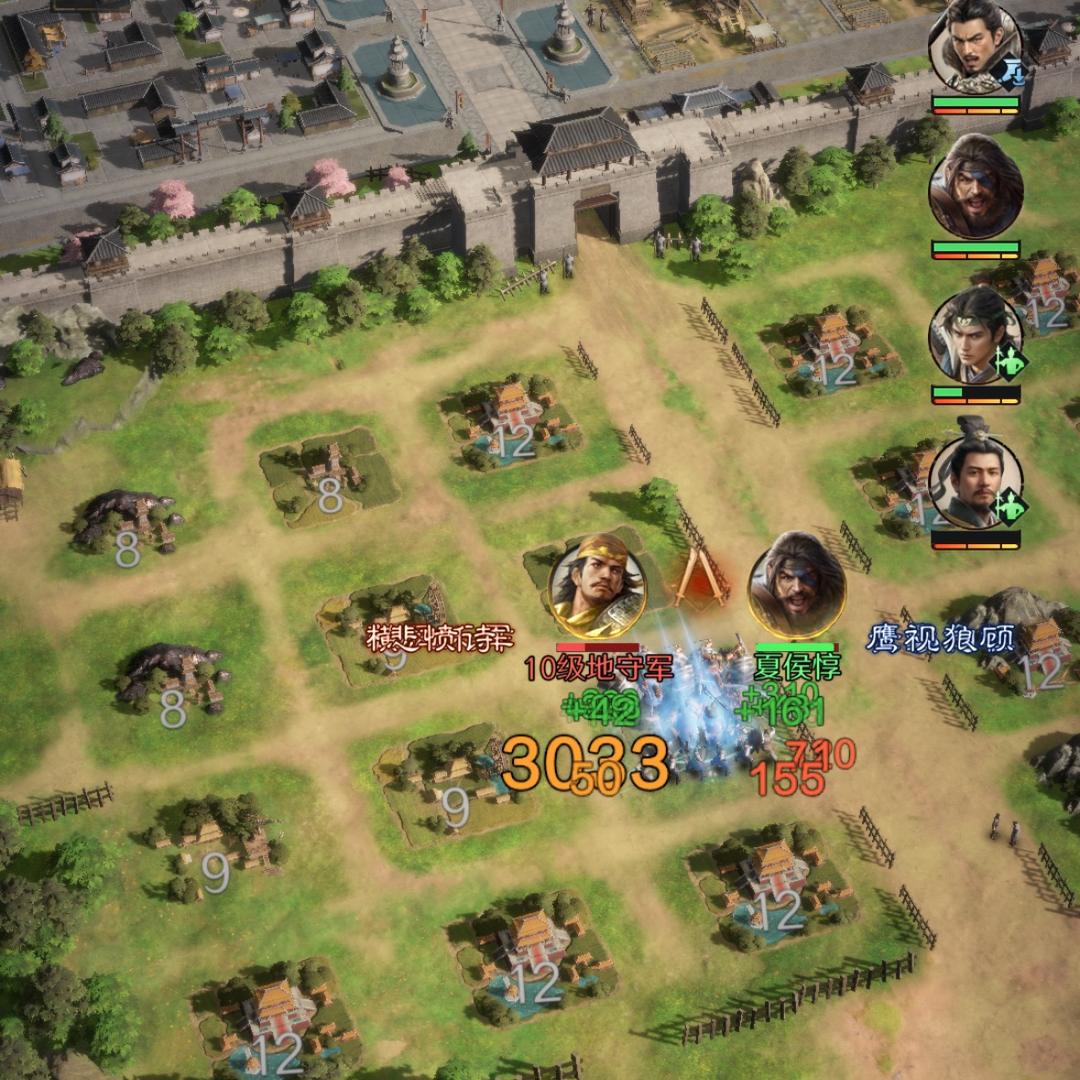Open the 夏侯惇 portrait above the battle
Viewport: 1080px width, 1080px height.
point(797,586)
